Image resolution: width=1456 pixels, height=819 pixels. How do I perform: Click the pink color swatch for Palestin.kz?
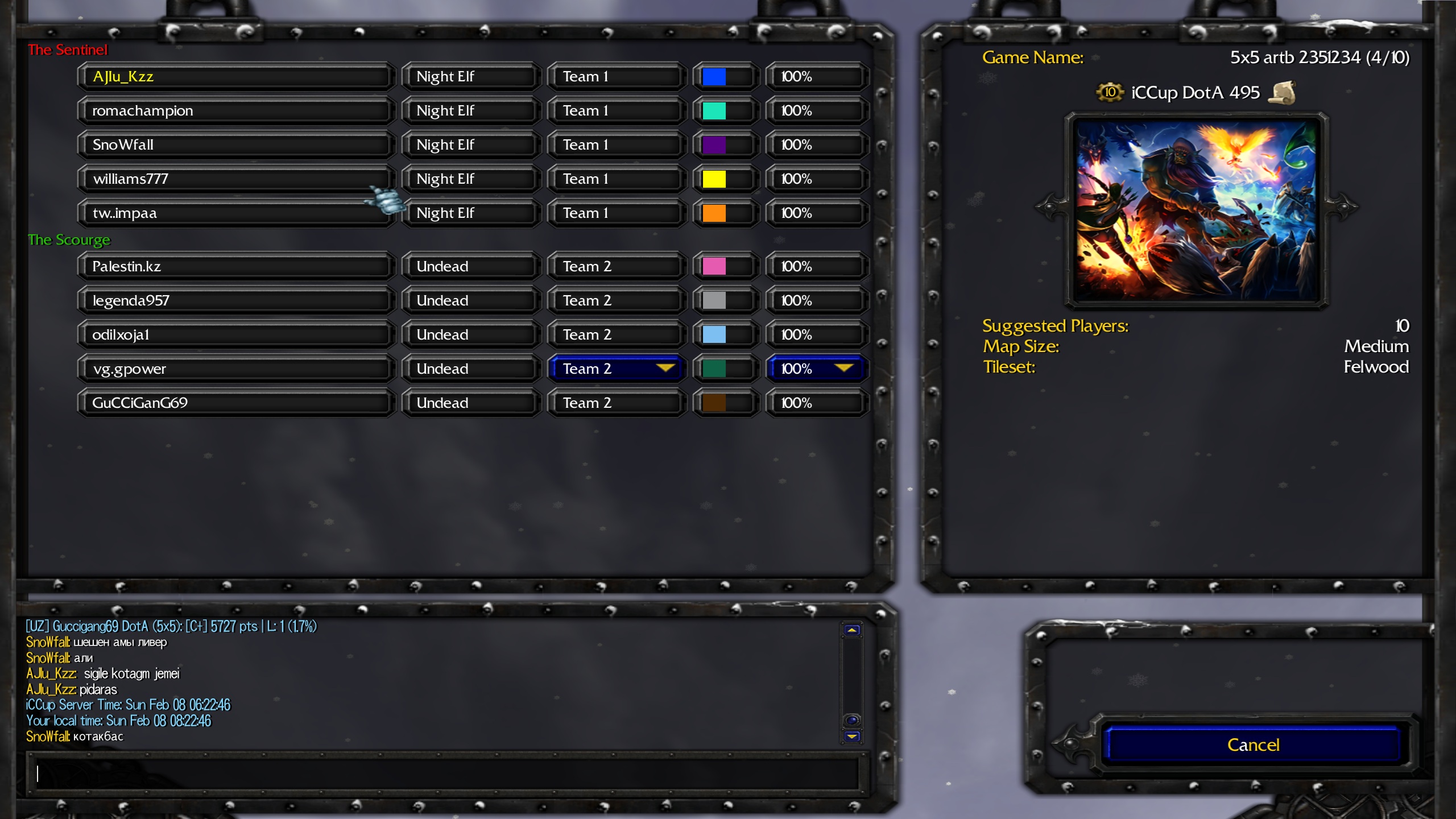[x=714, y=266]
